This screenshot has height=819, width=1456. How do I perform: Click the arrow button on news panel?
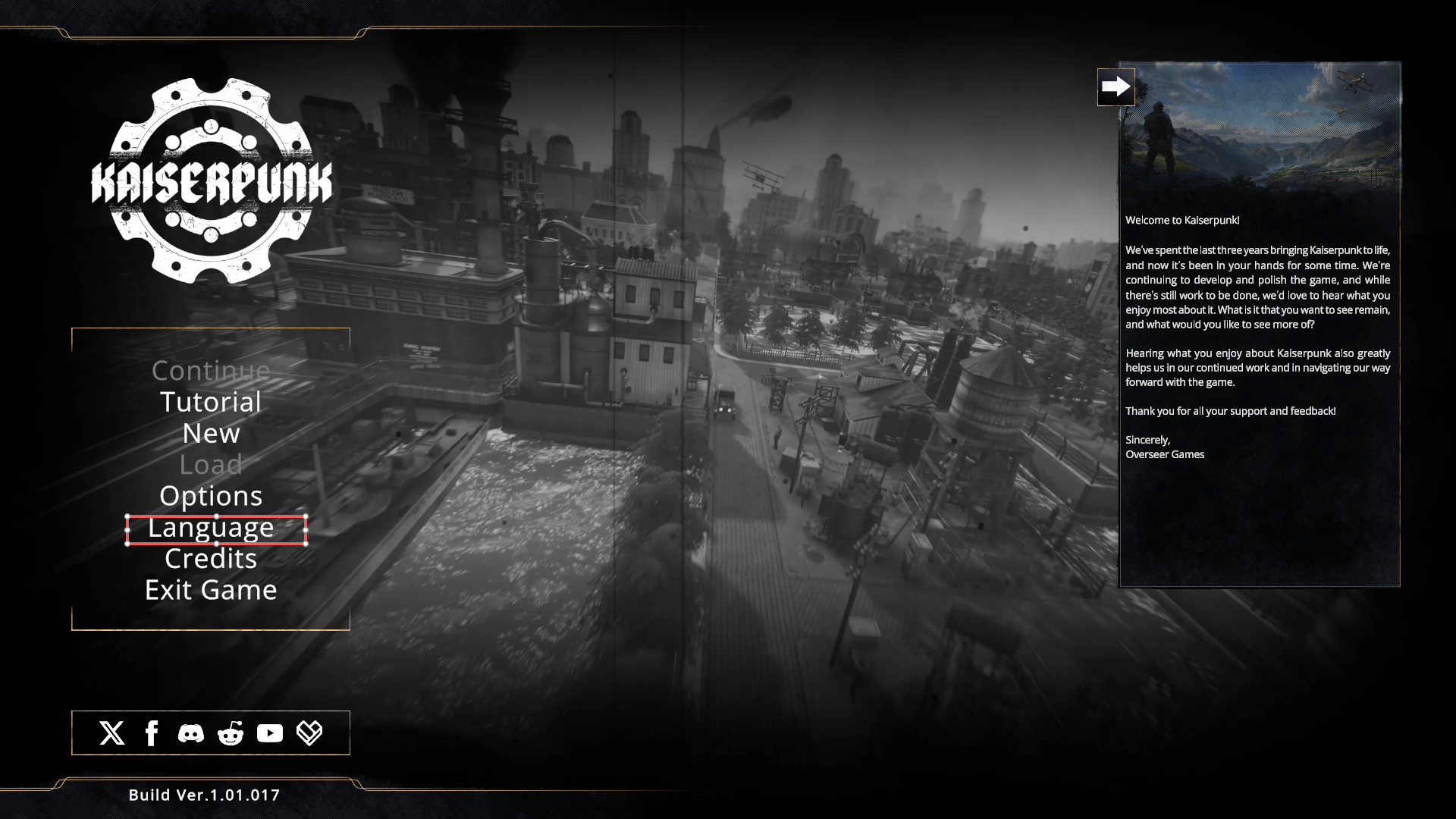point(1116,87)
